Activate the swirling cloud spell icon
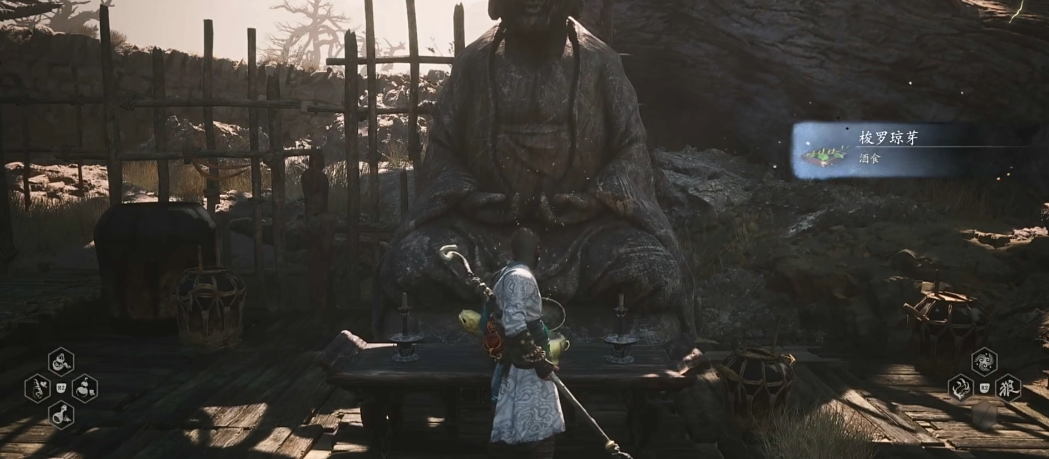 click(984, 360)
